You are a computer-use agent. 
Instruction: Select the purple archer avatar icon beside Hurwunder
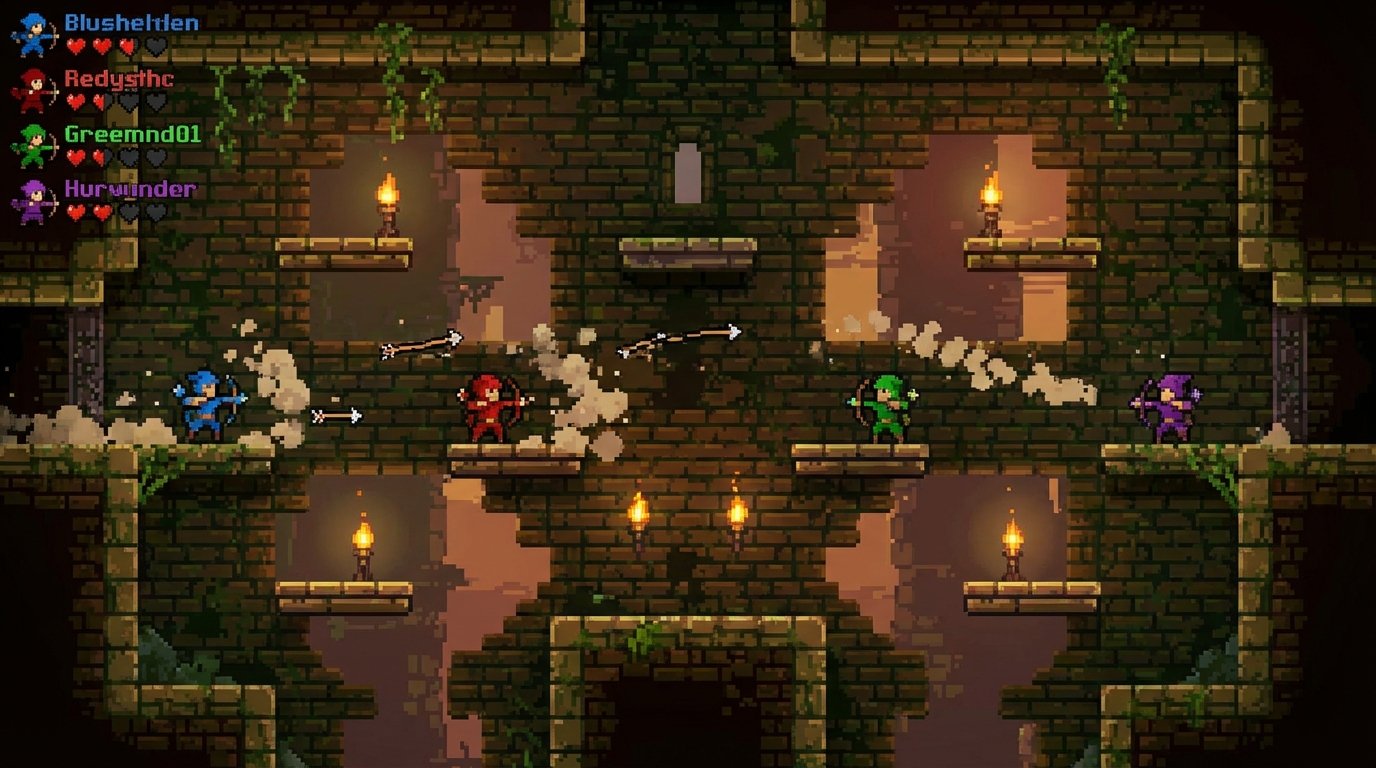click(x=33, y=198)
